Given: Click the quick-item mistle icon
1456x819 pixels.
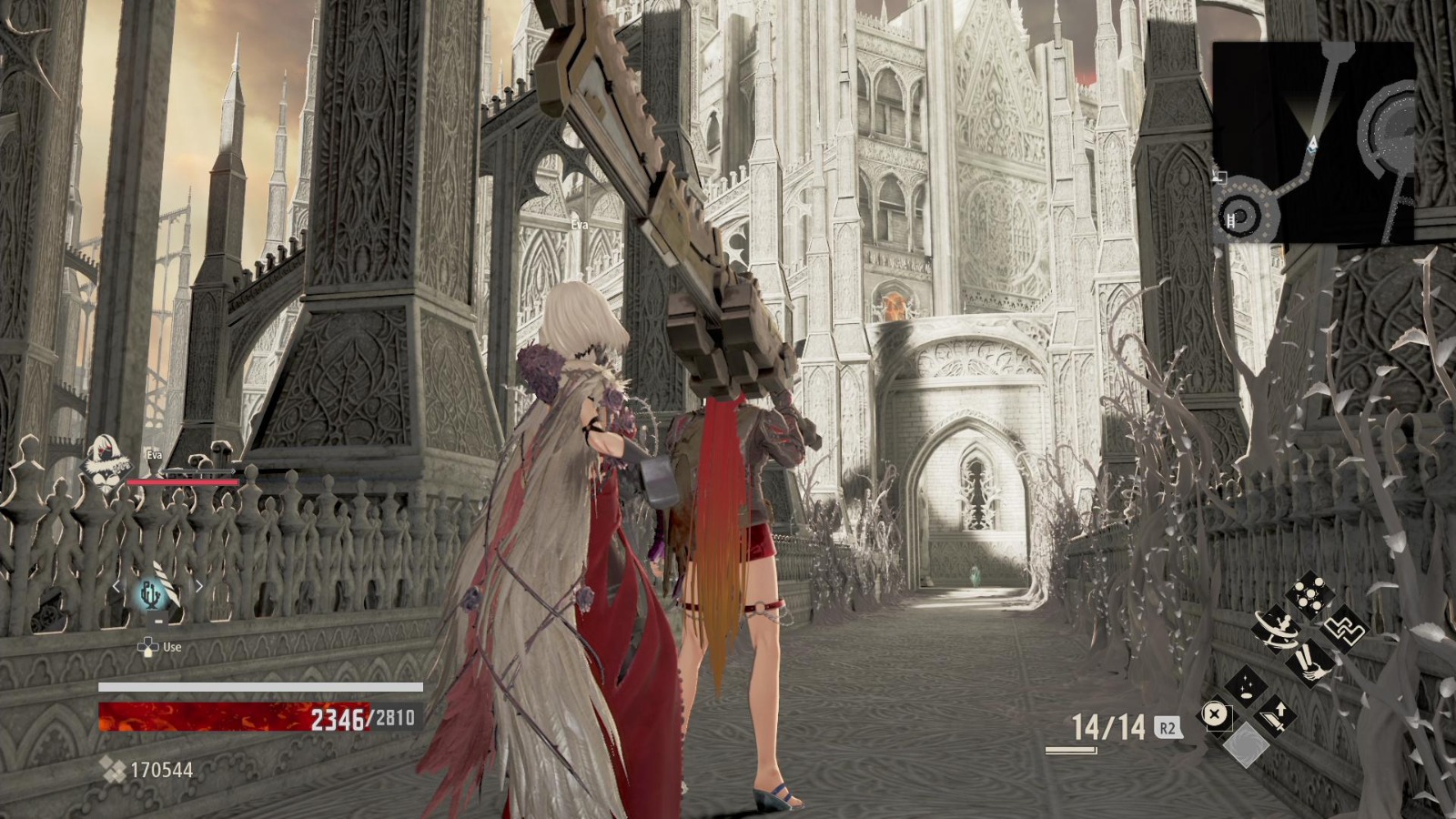Looking at the screenshot, I should click(x=150, y=592).
